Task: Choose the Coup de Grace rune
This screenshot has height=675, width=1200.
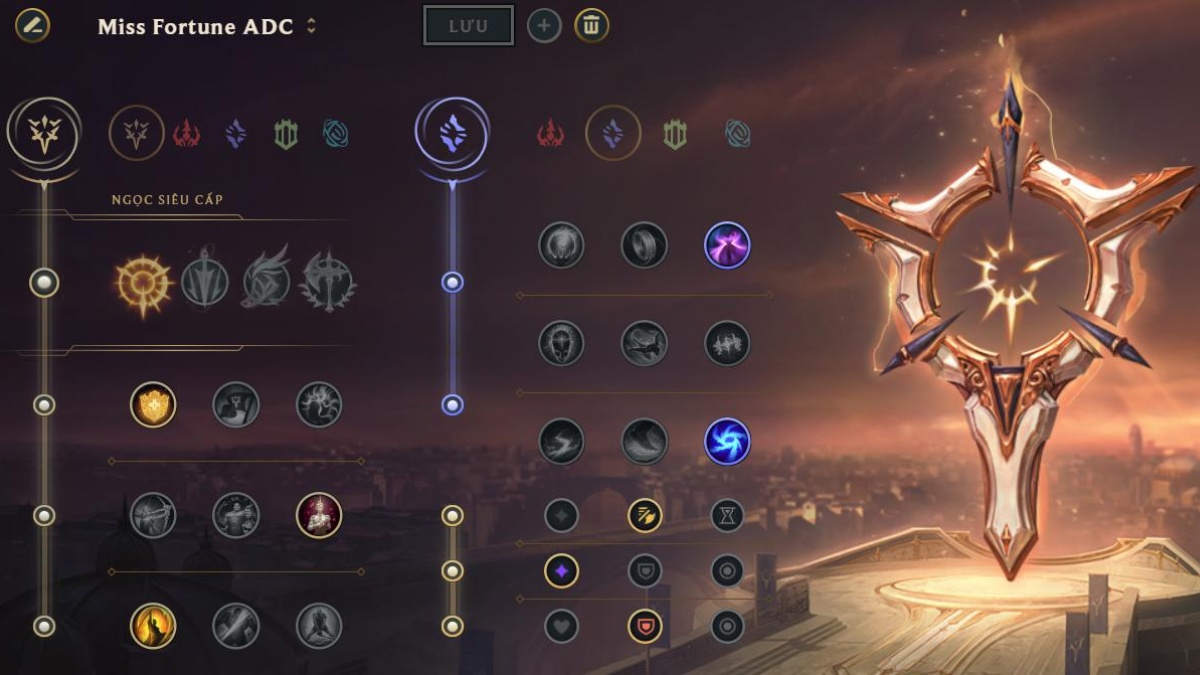Action: [153, 627]
